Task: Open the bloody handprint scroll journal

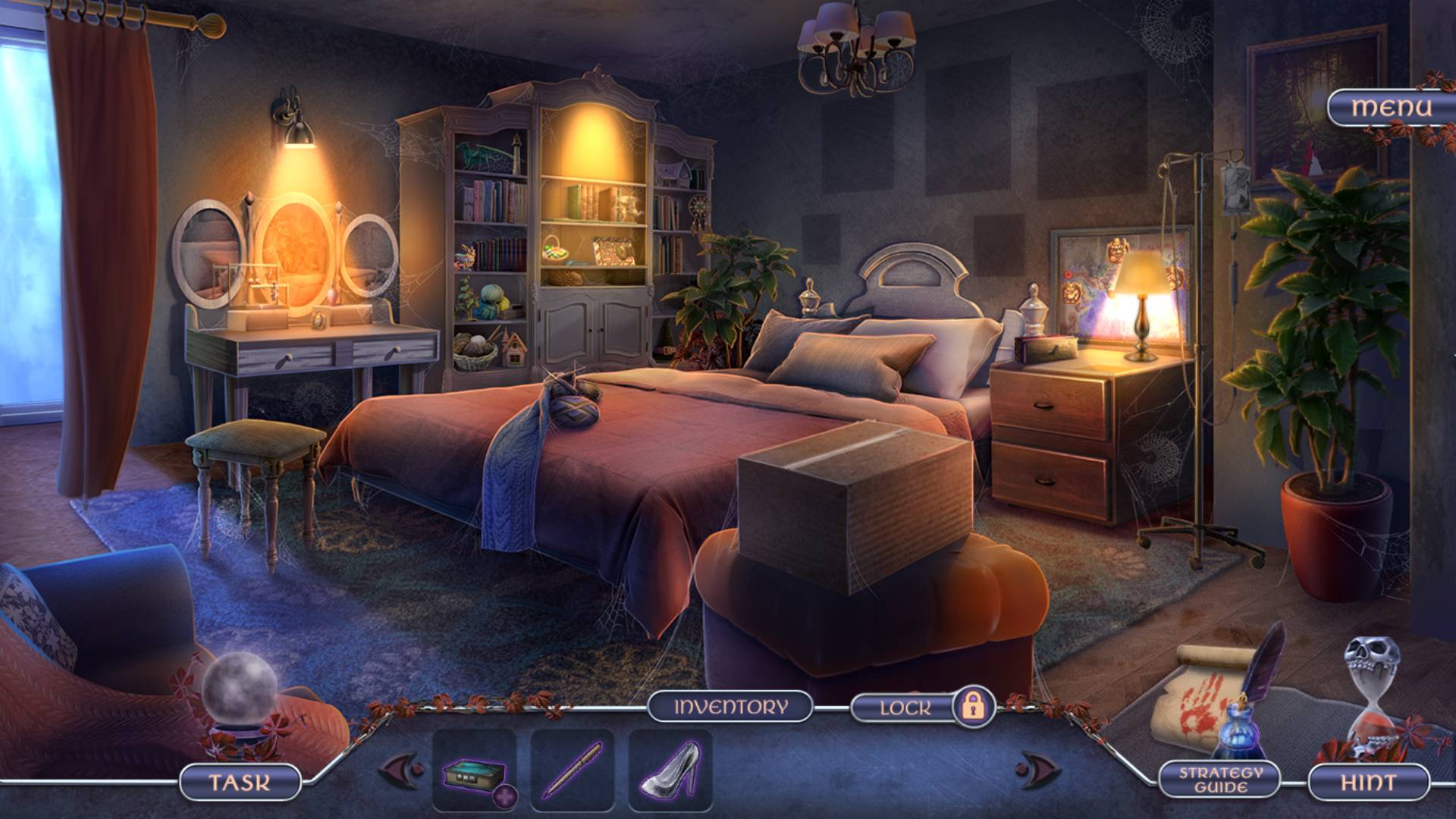Action: click(1197, 698)
